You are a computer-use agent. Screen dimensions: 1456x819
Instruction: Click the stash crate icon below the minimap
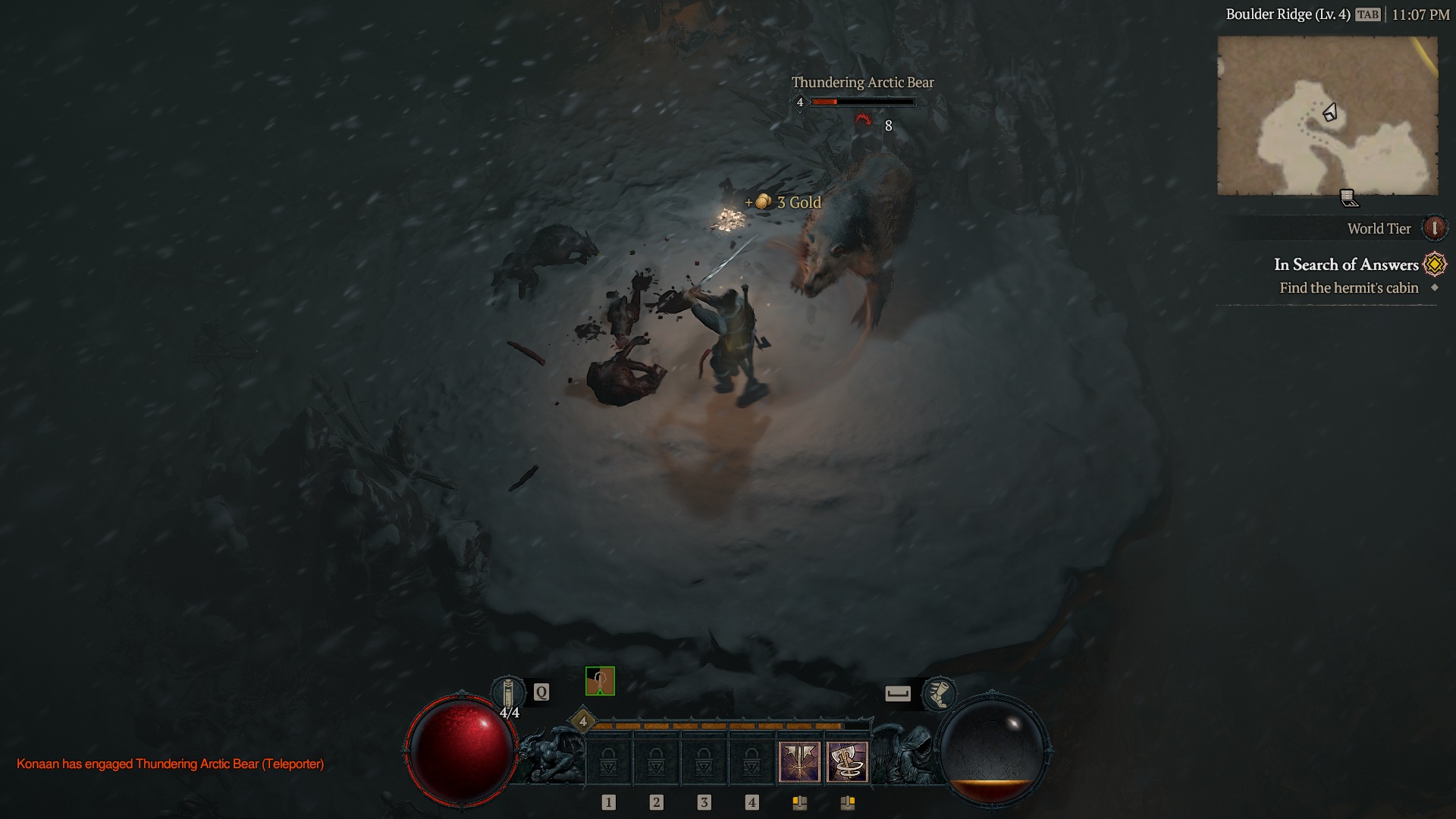(x=1348, y=197)
